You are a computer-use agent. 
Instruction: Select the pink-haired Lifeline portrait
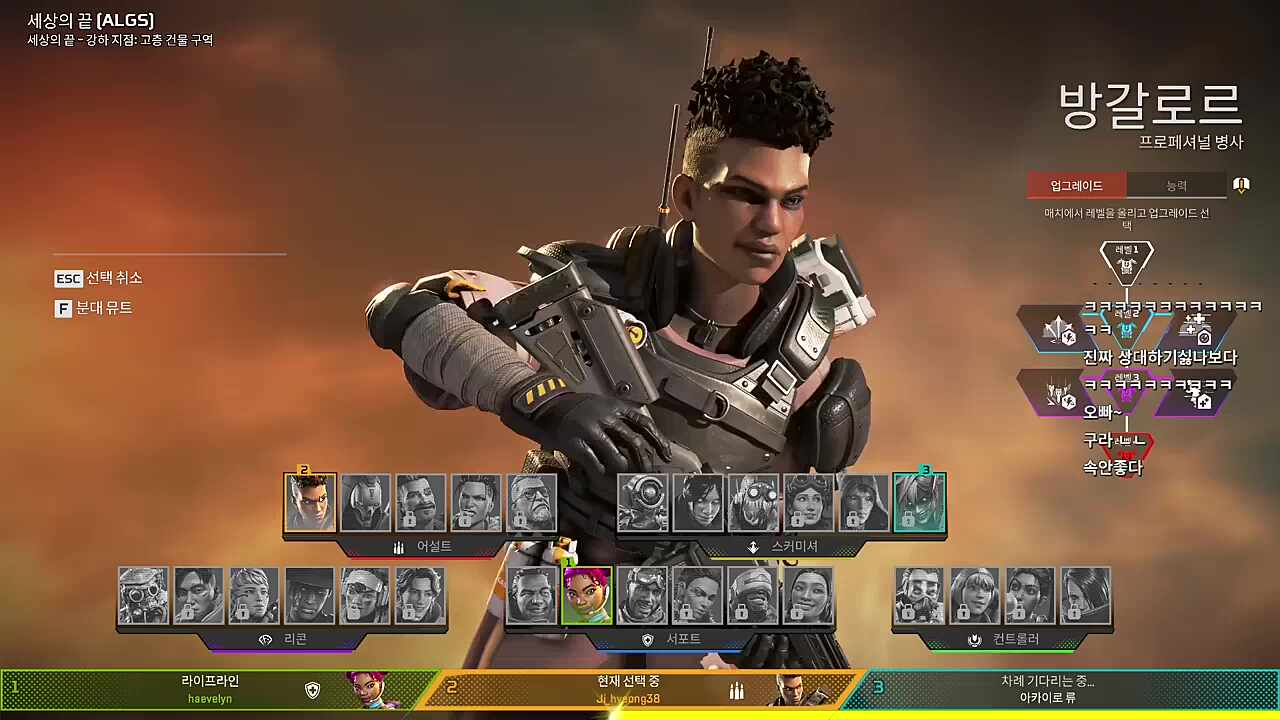tap(586, 596)
